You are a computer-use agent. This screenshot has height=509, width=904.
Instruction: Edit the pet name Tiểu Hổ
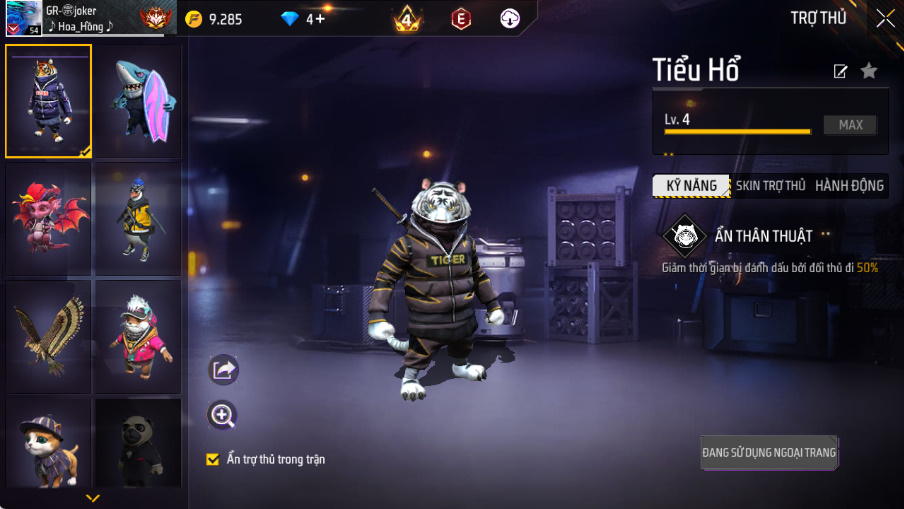click(841, 71)
